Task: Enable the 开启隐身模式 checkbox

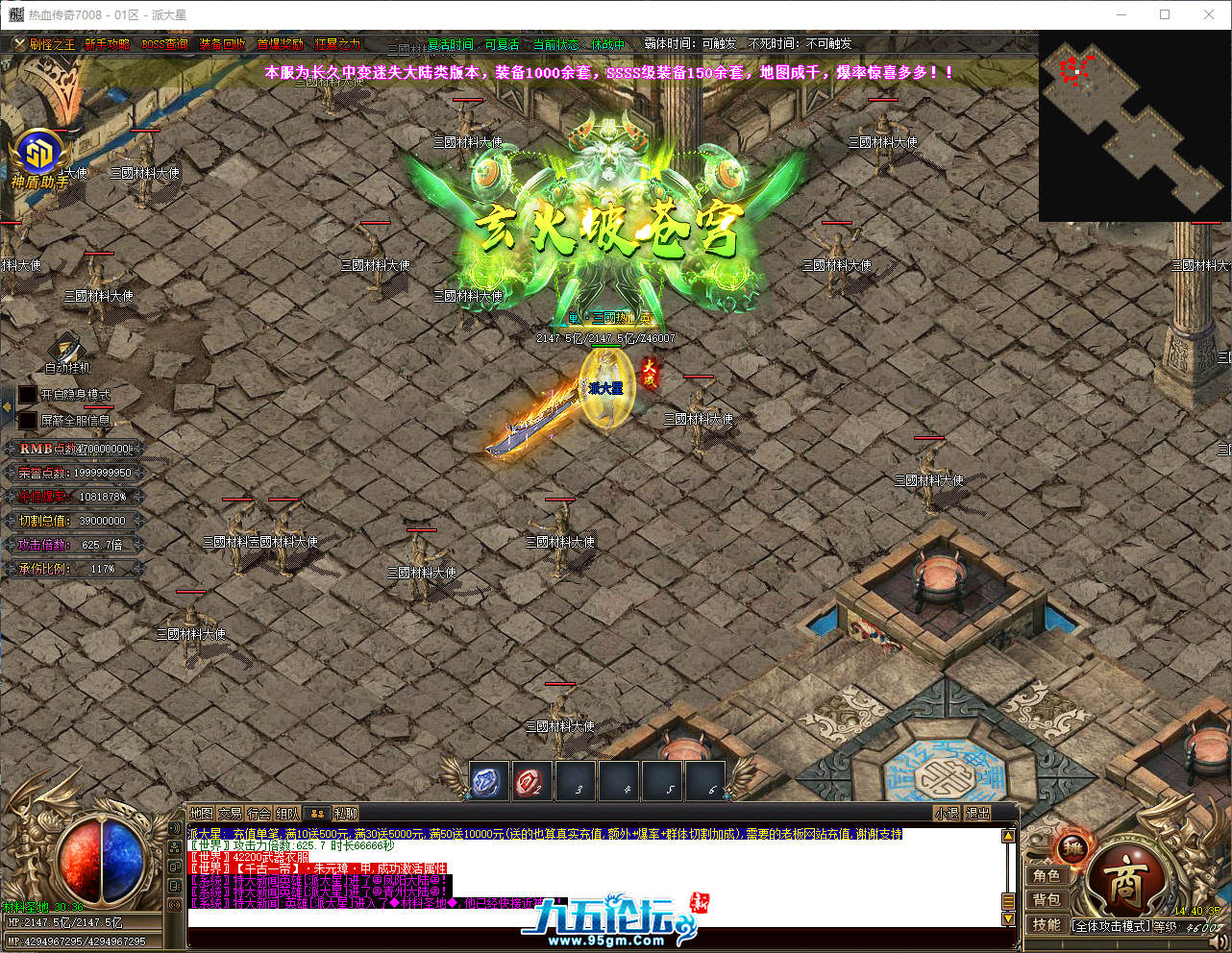Action: [27, 394]
